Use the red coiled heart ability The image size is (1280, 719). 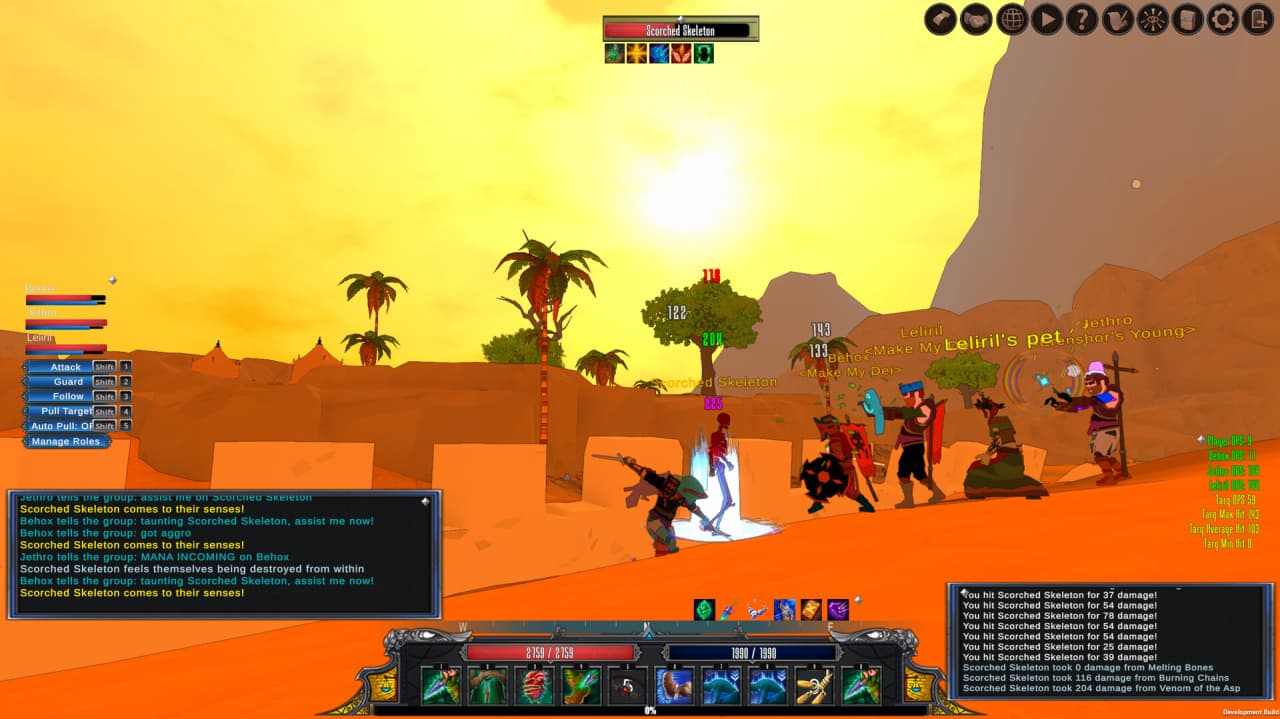(534, 685)
